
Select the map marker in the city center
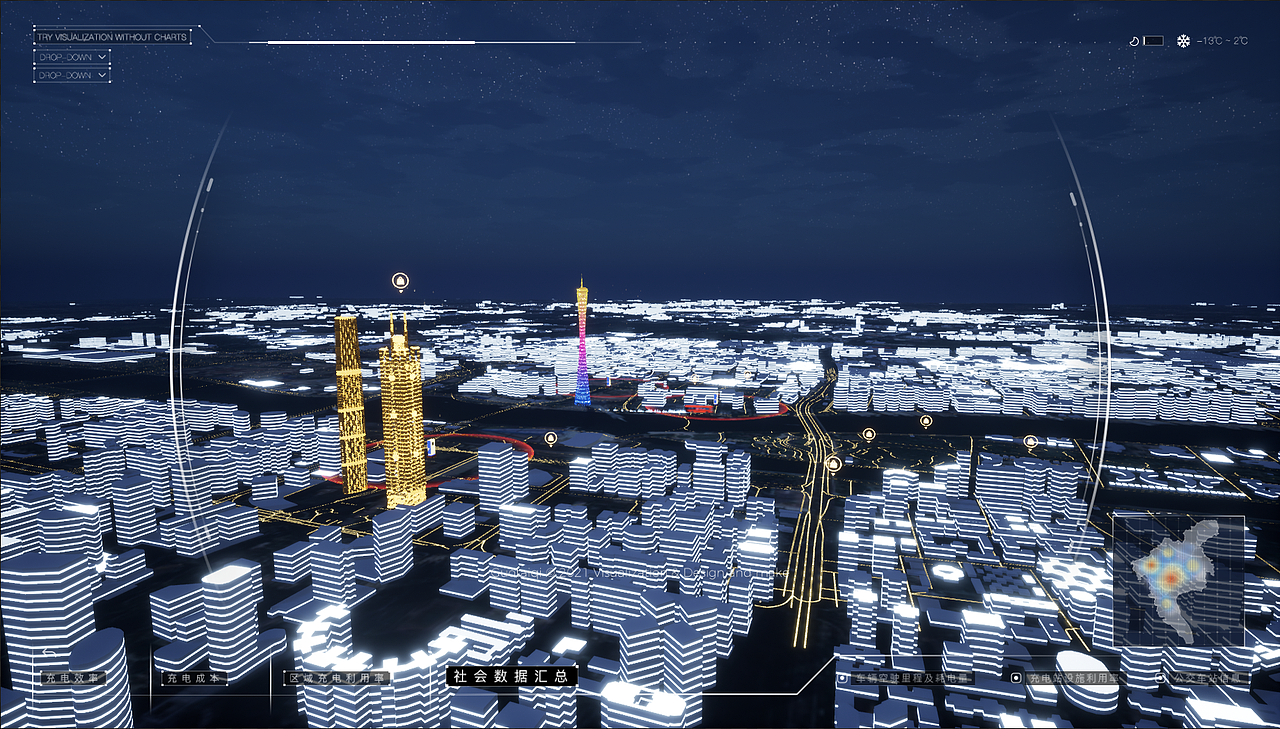point(549,436)
